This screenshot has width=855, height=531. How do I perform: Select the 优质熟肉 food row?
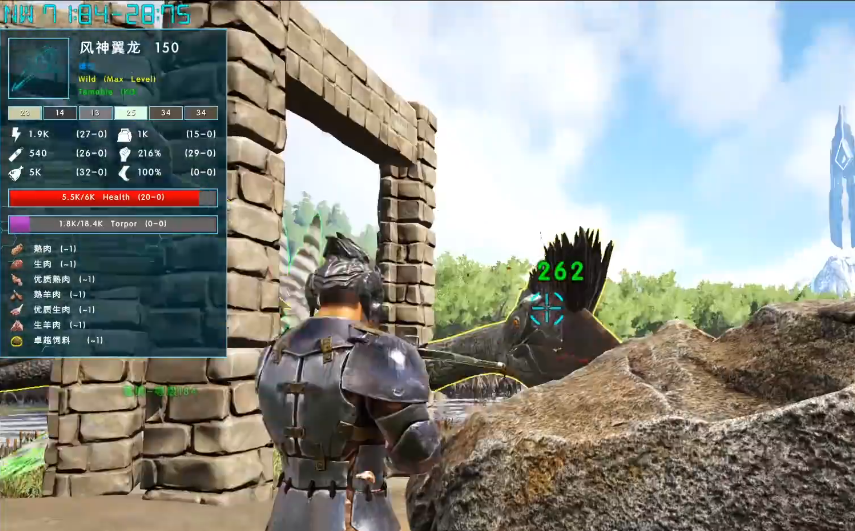coord(52,279)
